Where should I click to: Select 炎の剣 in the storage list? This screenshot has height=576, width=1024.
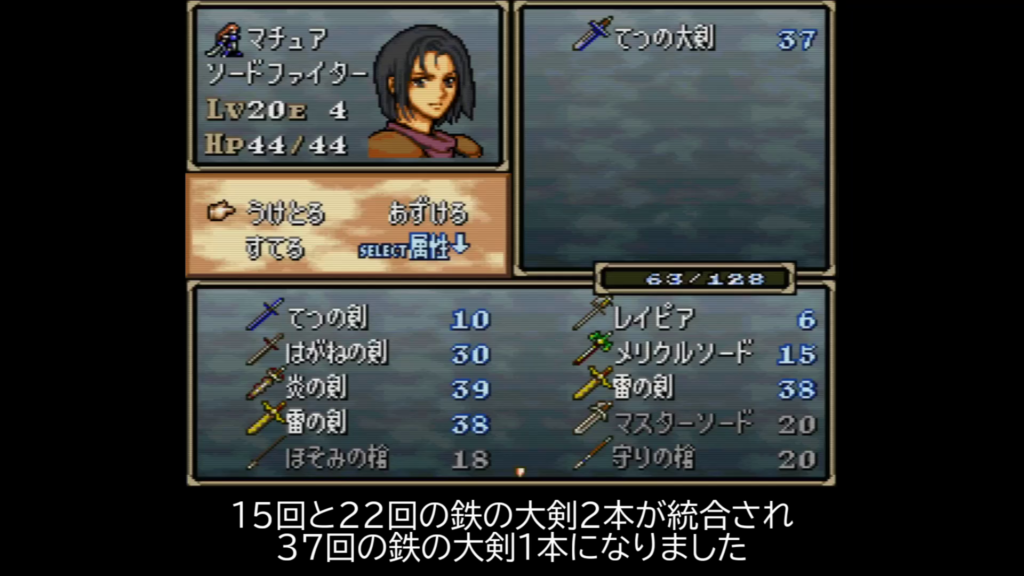point(318,388)
